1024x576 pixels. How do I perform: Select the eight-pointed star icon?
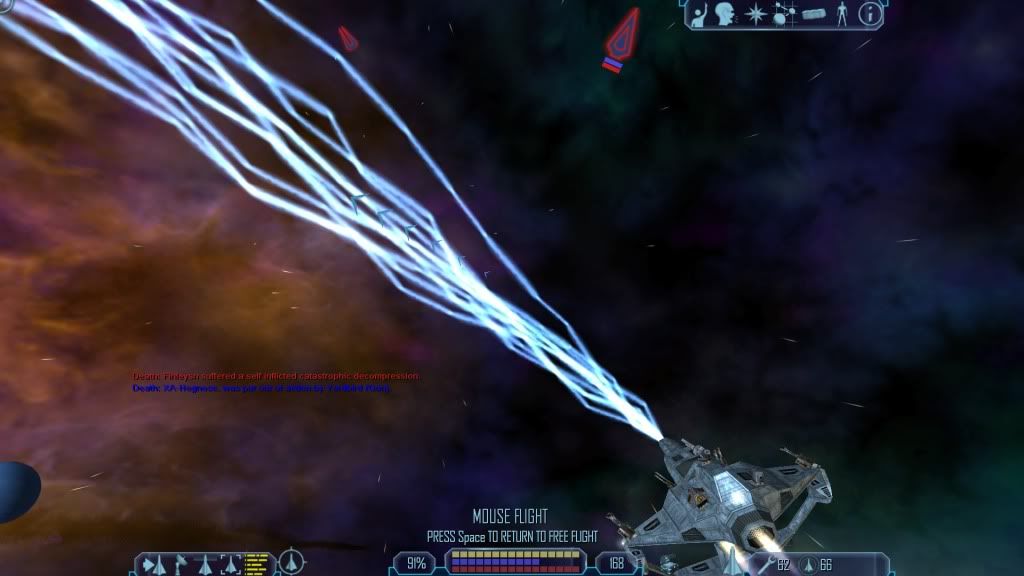756,14
